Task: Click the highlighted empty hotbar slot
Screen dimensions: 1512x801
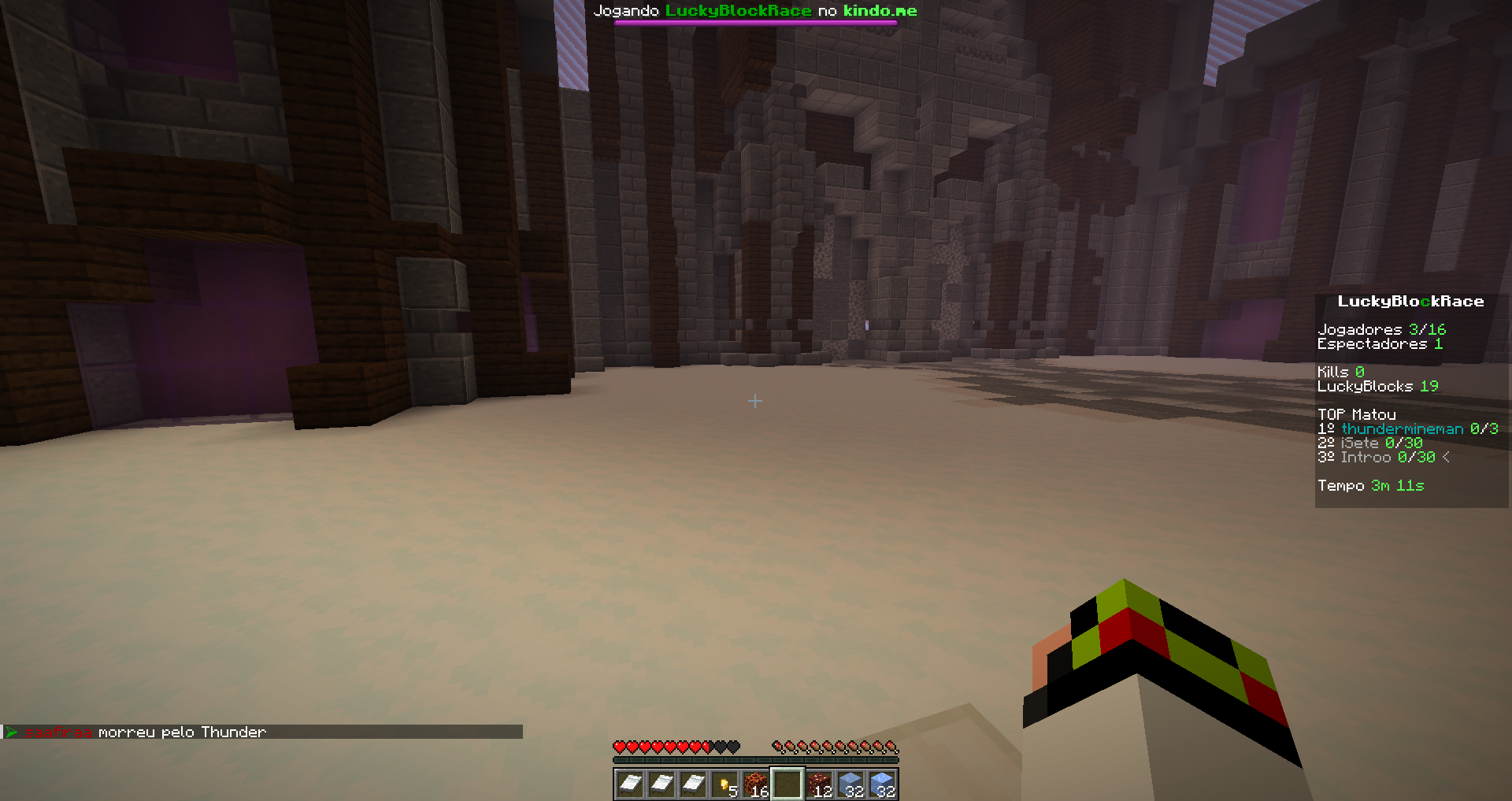Action: point(787,784)
